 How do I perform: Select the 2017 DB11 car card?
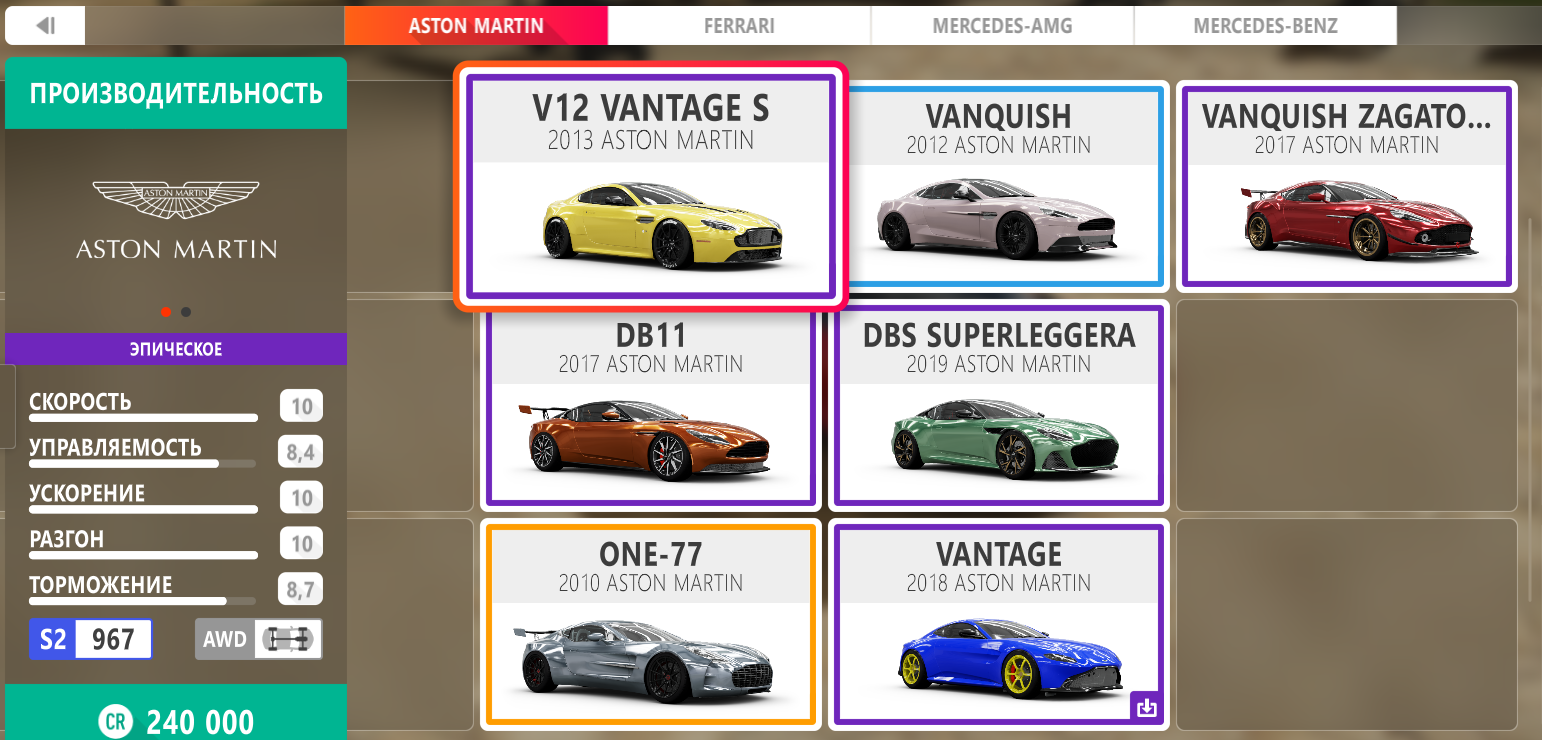pos(650,405)
